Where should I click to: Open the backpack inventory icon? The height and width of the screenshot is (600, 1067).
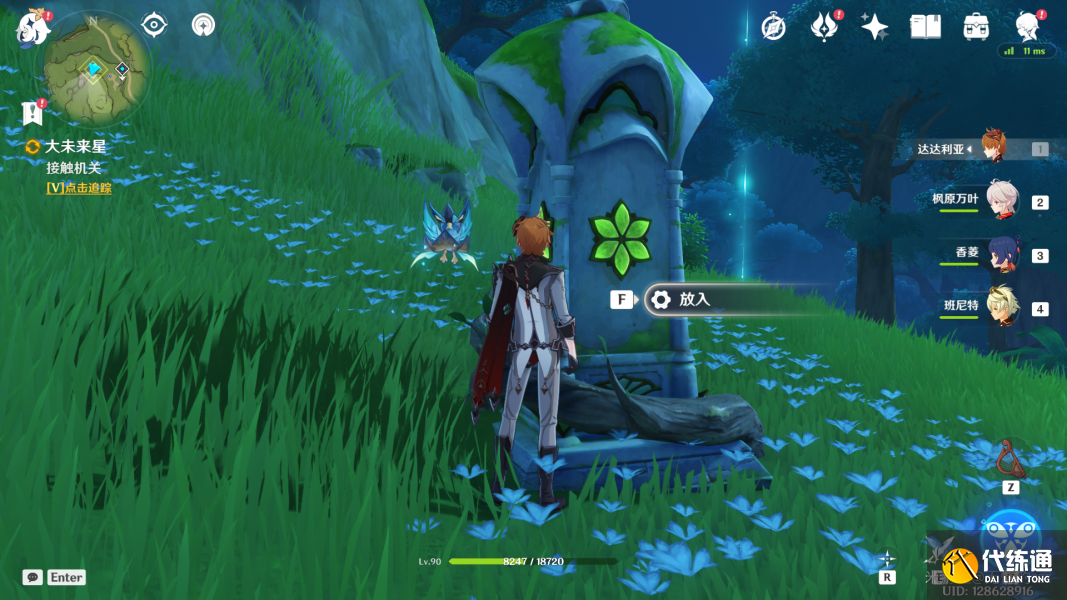(x=976, y=27)
